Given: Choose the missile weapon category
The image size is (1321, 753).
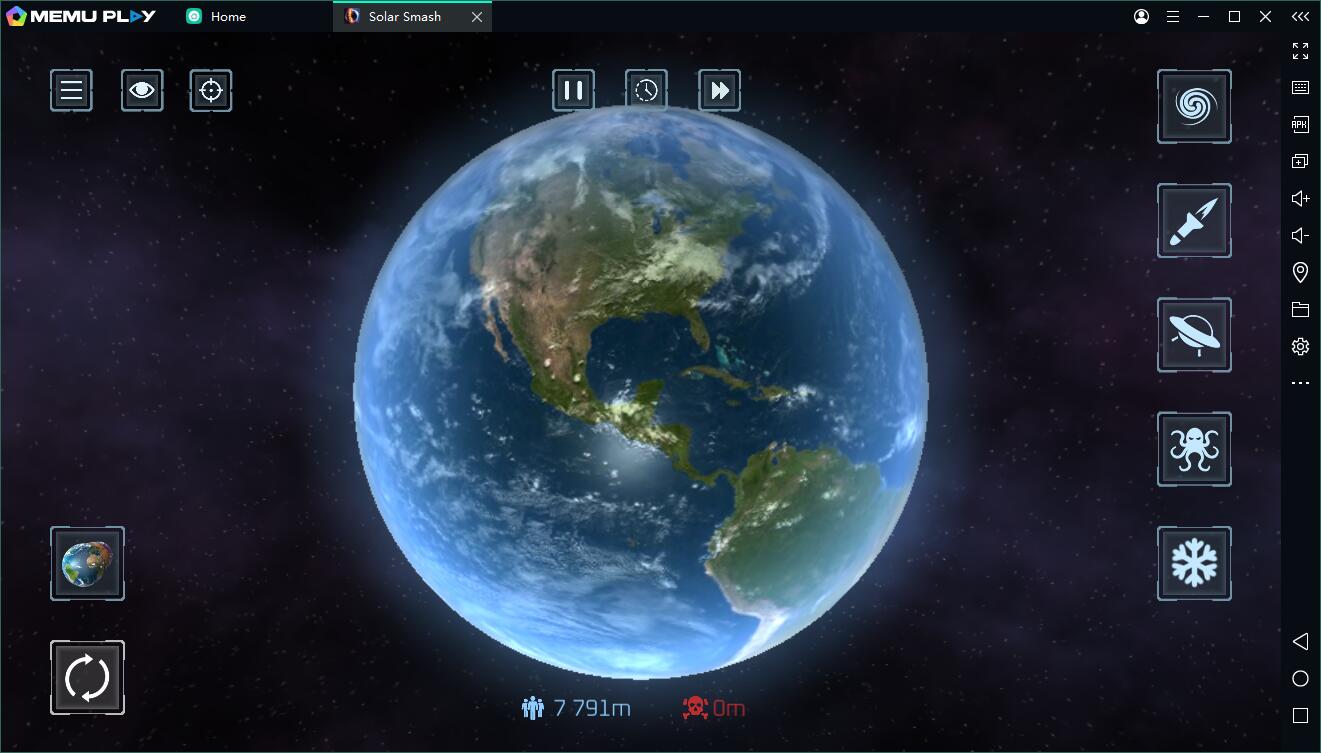Looking at the screenshot, I should pos(1194,220).
